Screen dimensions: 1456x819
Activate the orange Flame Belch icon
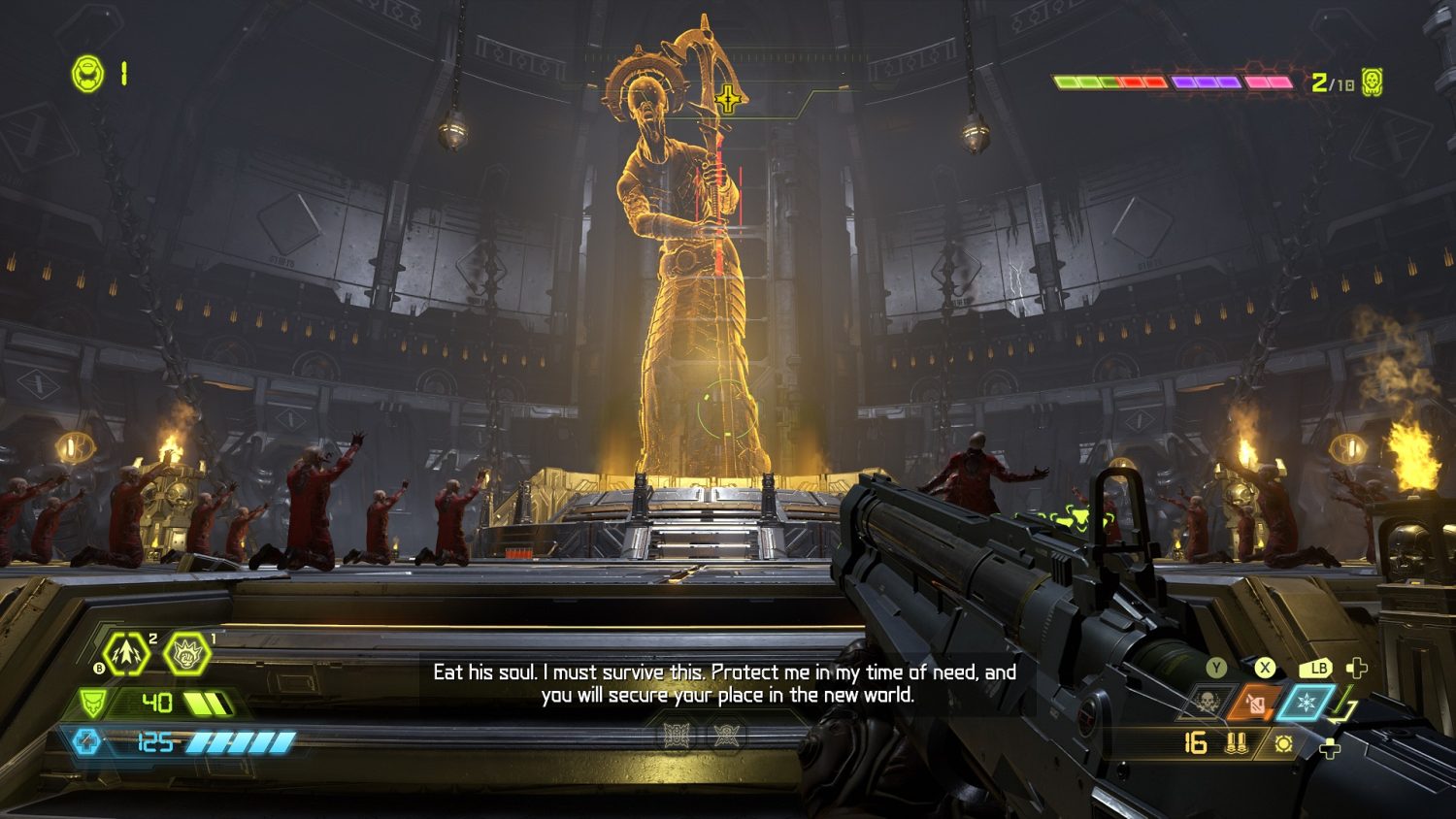(x=1256, y=703)
